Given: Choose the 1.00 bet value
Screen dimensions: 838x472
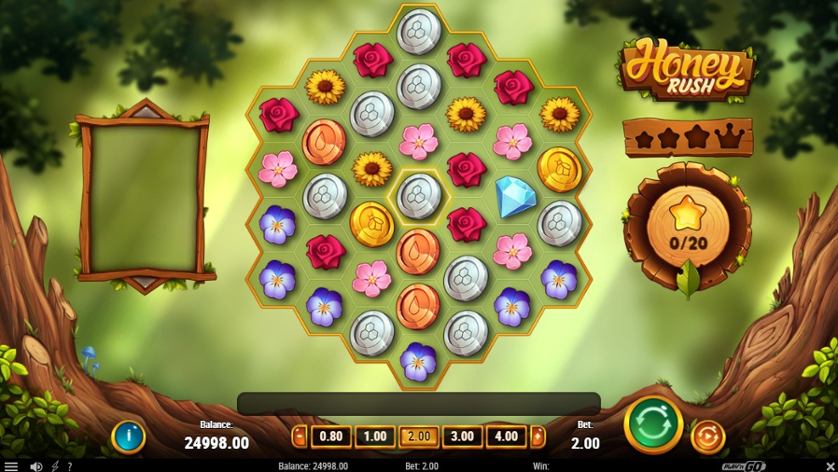Looking at the screenshot, I should [x=374, y=436].
